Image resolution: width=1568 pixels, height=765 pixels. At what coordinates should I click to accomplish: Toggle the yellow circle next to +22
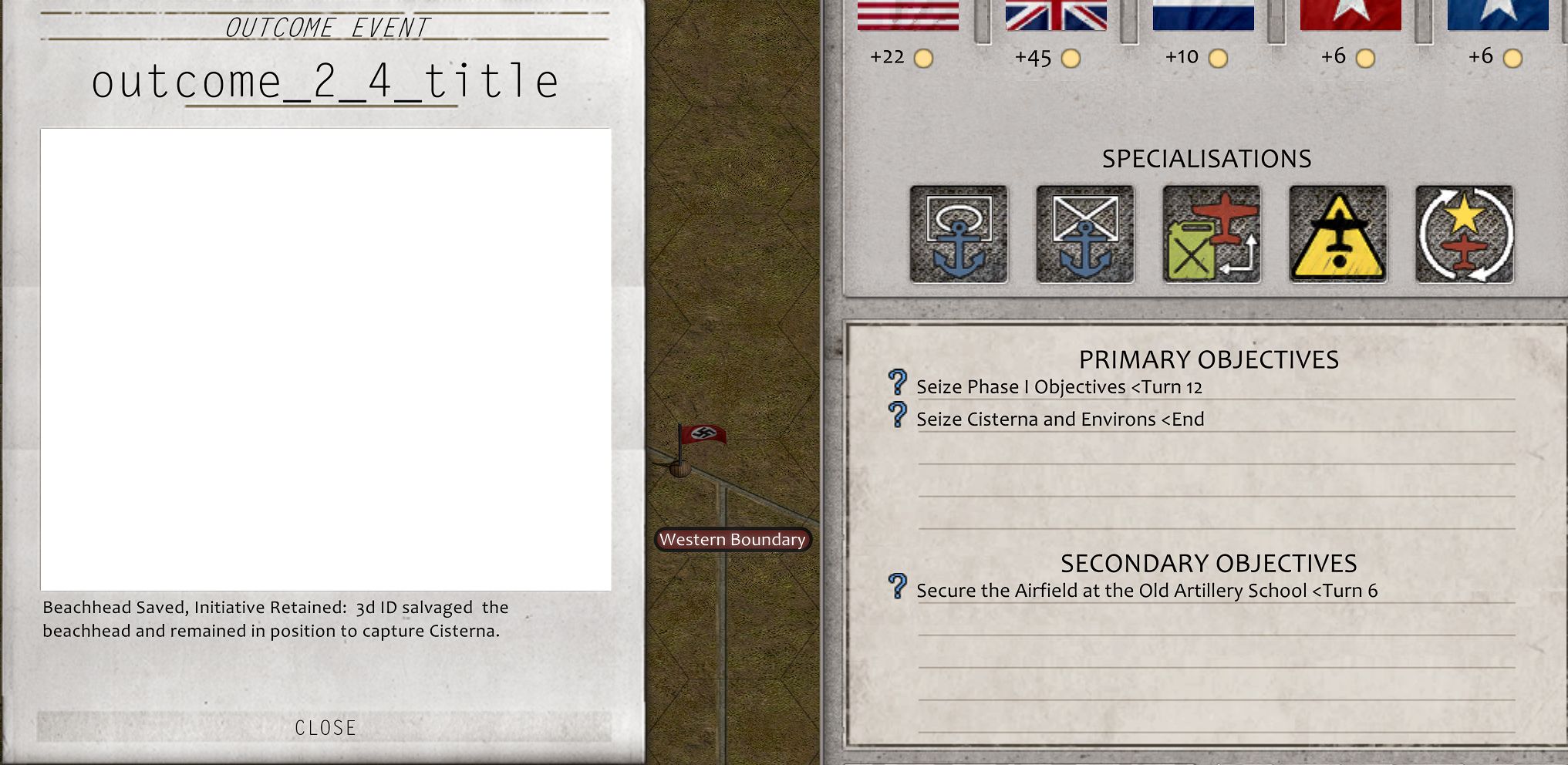click(x=923, y=57)
